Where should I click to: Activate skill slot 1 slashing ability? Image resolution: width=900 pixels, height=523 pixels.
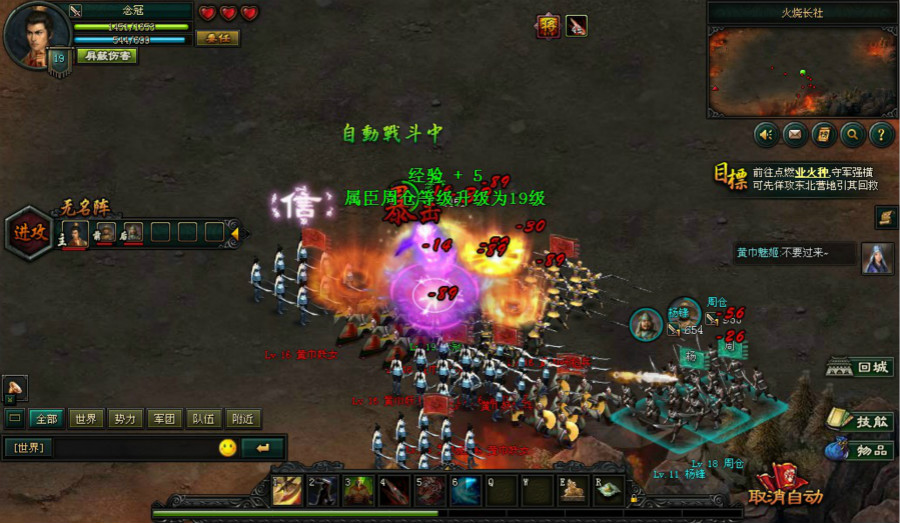point(288,489)
